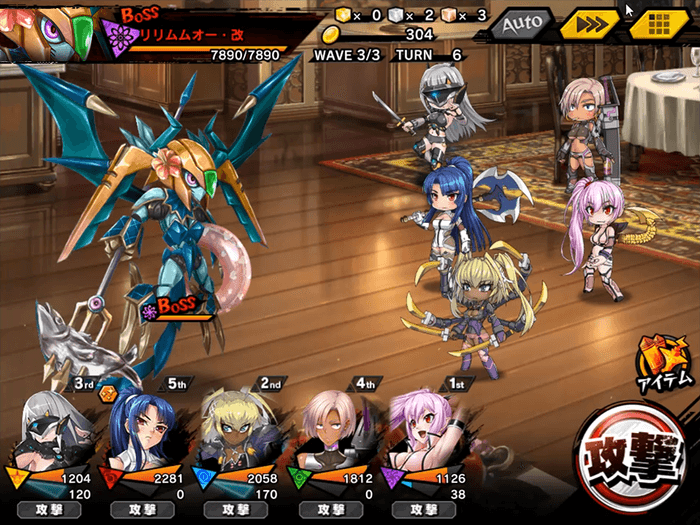This screenshot has width=700, height=525.
Task: Toggle the Auto battle button
Action: pyautogui.click(x=521, y=23)
